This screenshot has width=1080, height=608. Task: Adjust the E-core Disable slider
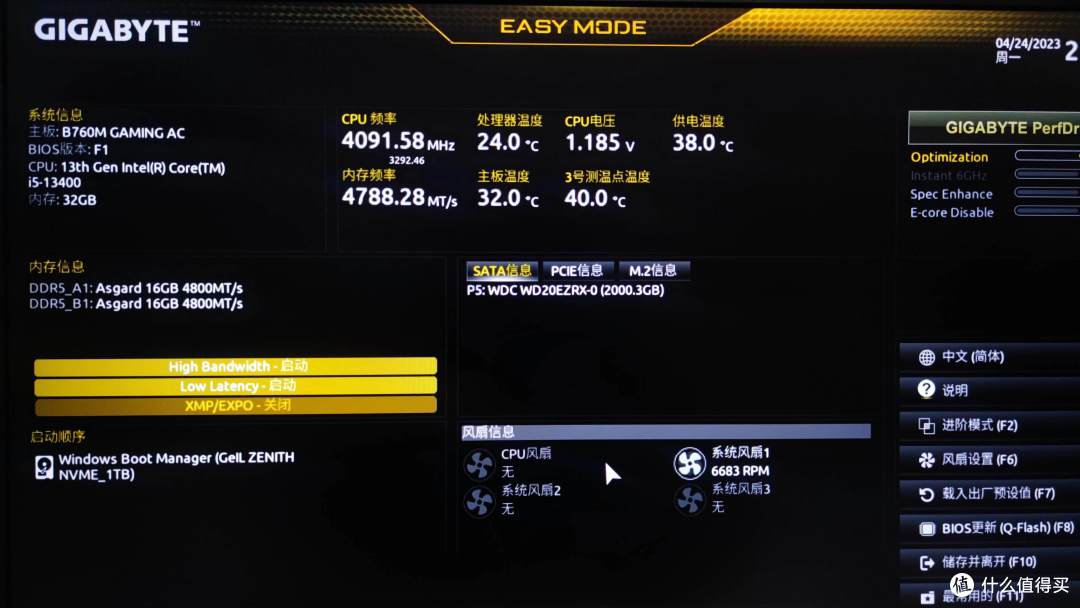pos(1046,211)
